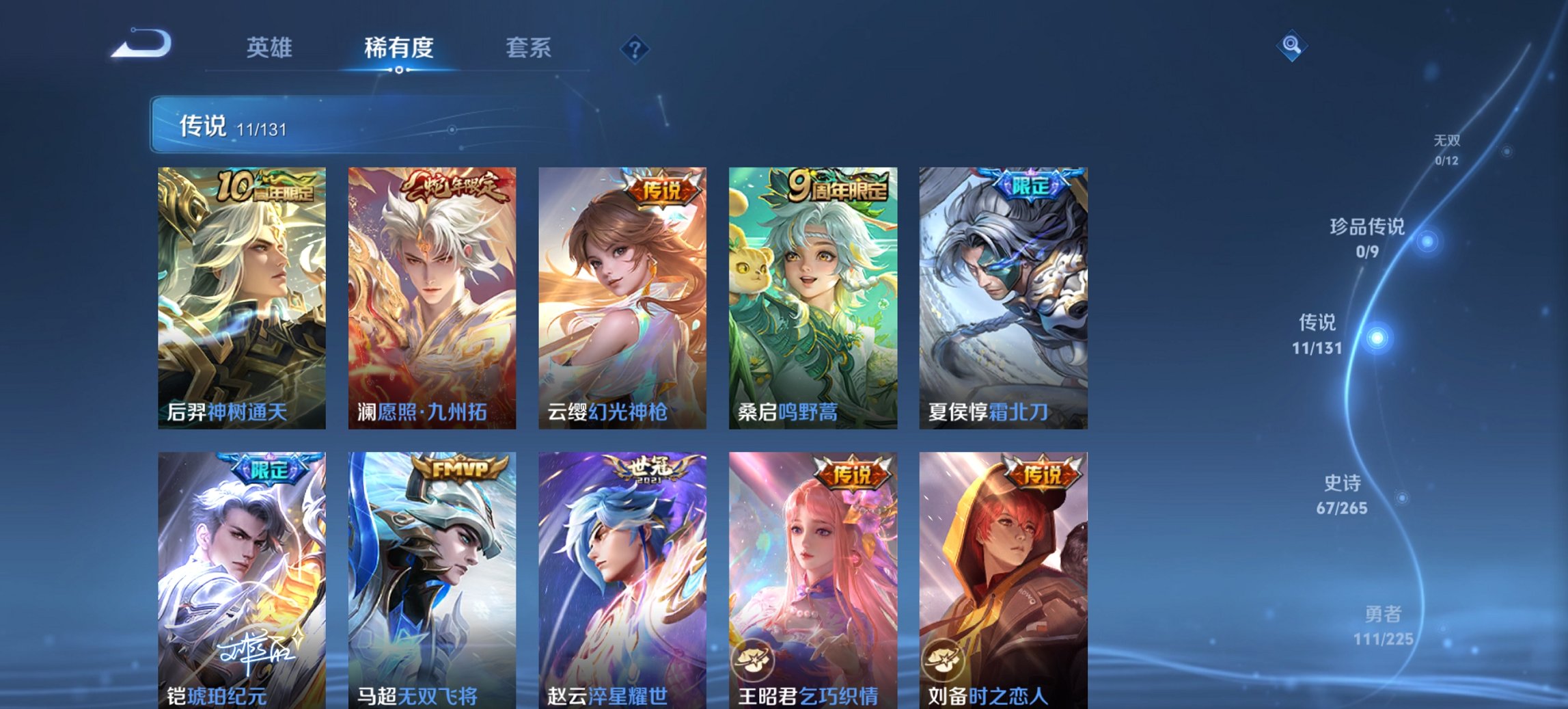Image resolution: width=1568 pixels, height=709 pixels.
Task: Open the help question mark icon
Action: pyautogui.click(x=634, y=49)
